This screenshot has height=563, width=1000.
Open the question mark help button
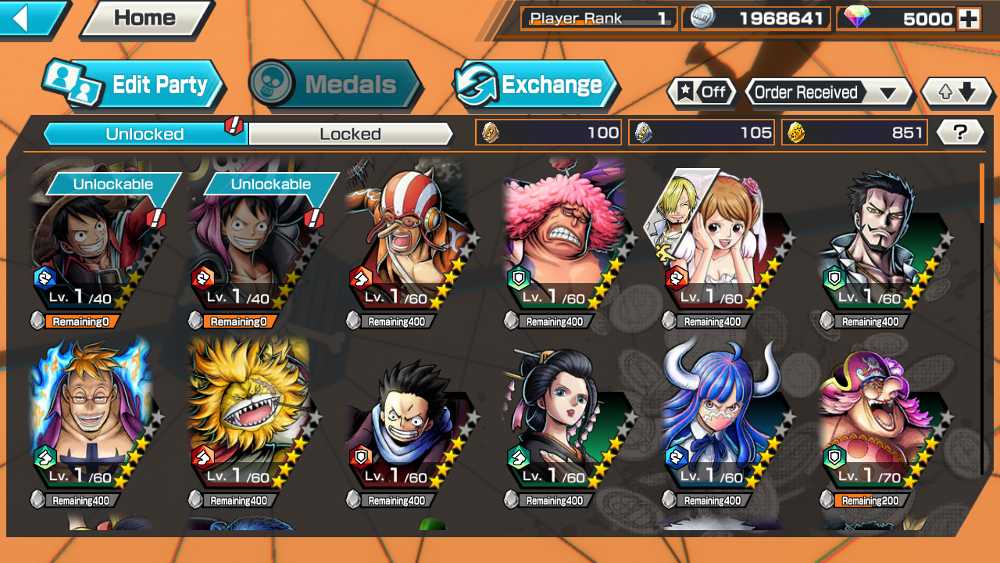tap(961, 132)
